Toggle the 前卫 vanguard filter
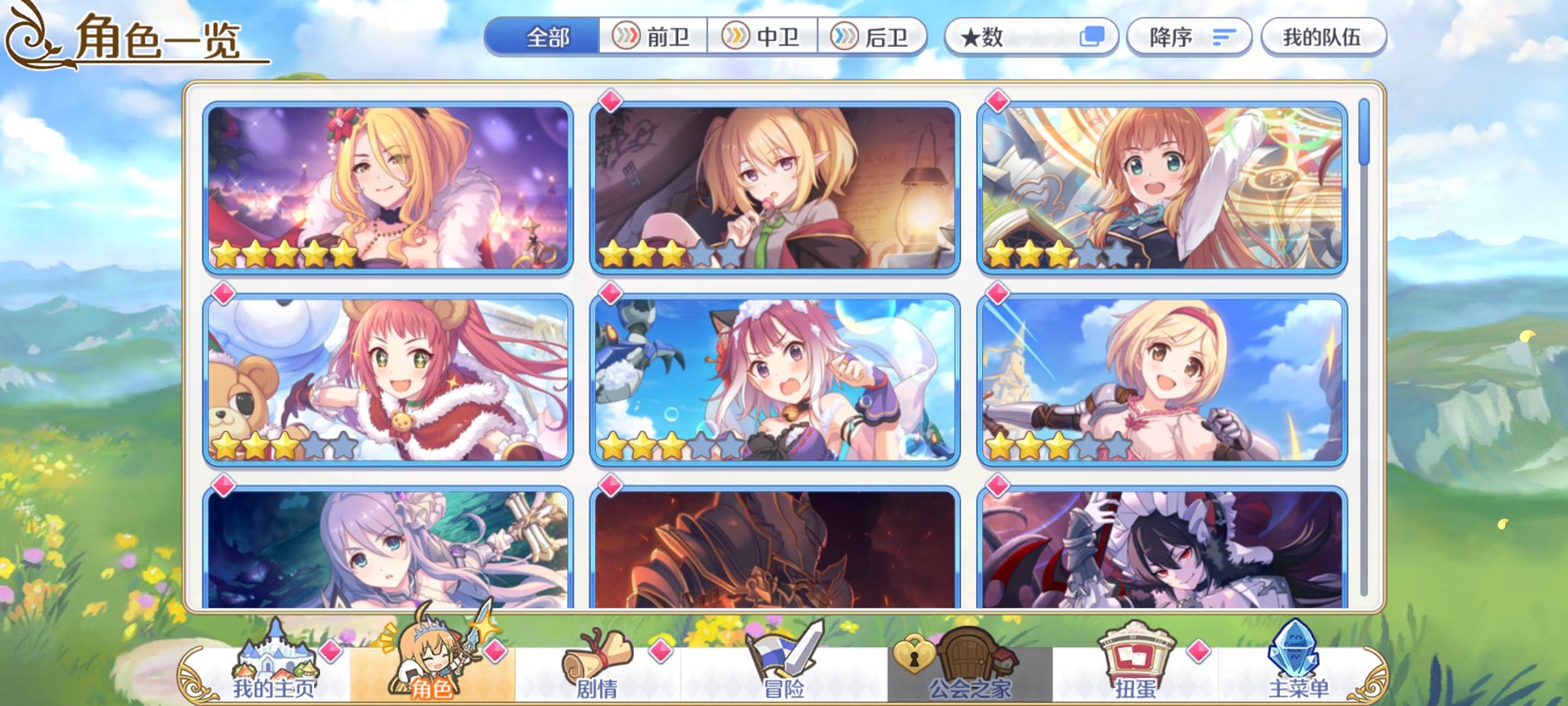This screenshot has width=1568, height=706. (x=654, y=37)
